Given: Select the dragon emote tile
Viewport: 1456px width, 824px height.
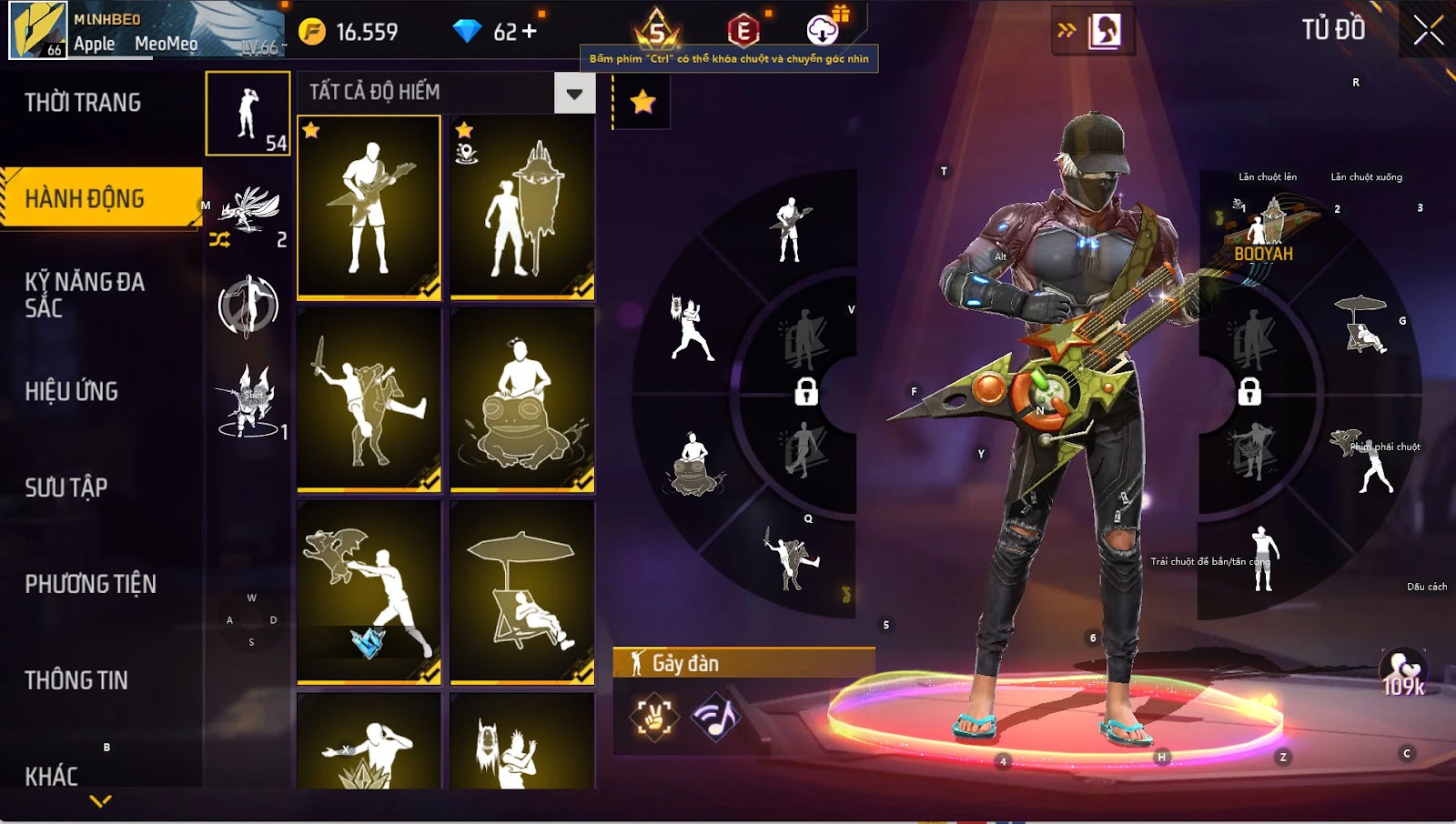Looking at the screenshot, I should tap(369, 592).
